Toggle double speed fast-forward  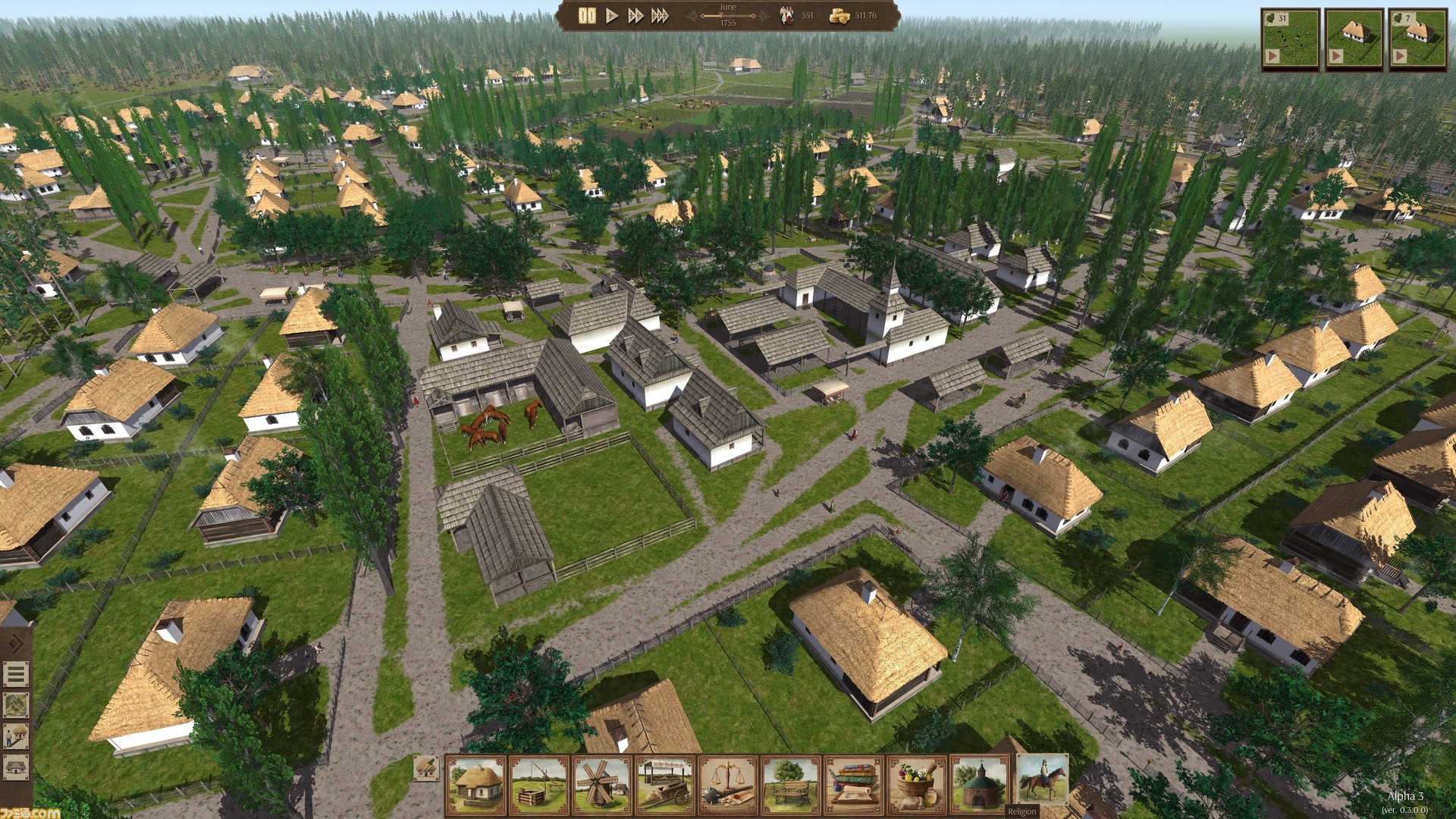click(x=637, y=15)
